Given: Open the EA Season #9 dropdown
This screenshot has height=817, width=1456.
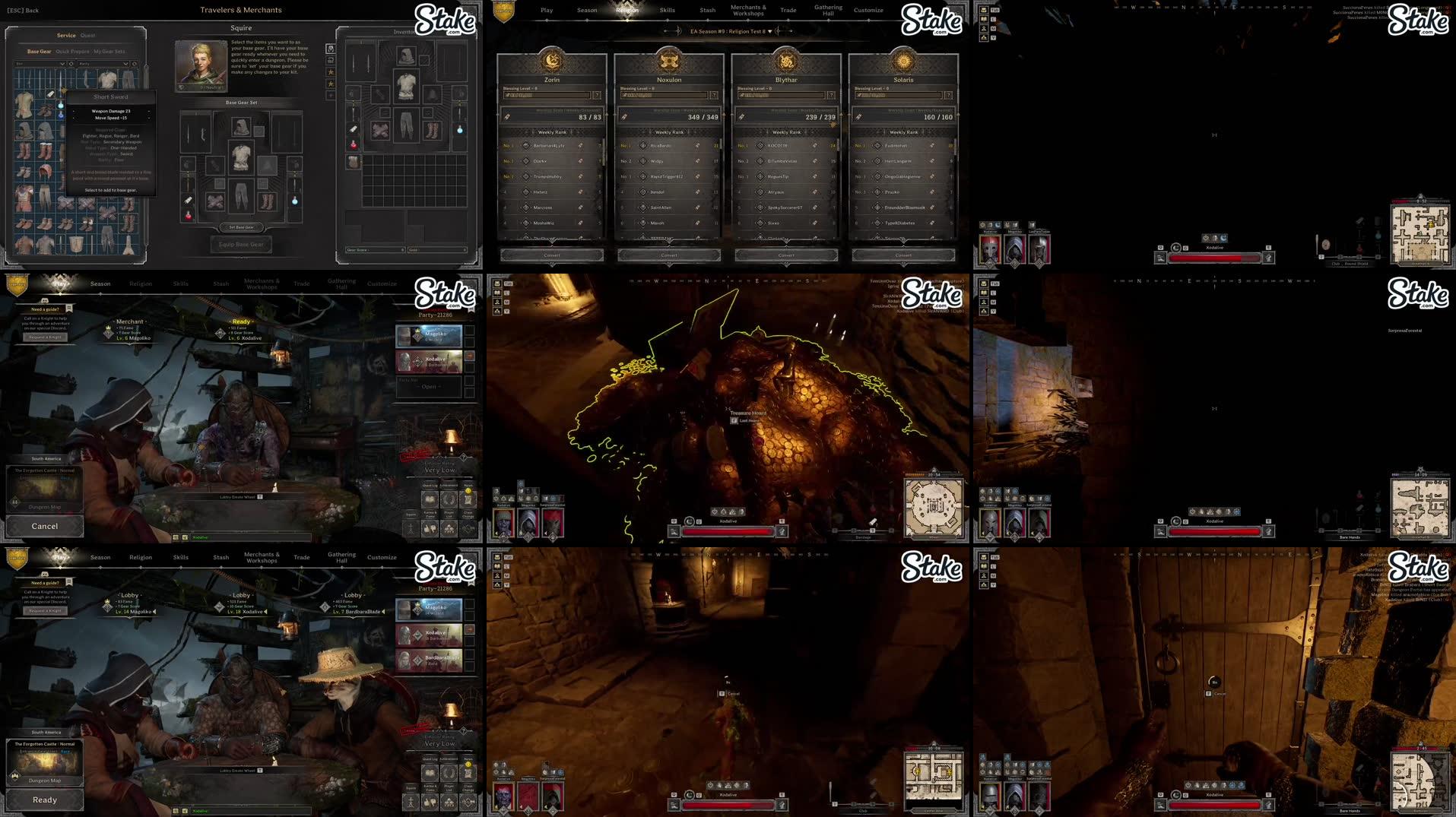Looking at the screenshot, I should click(x=769, y=31).
